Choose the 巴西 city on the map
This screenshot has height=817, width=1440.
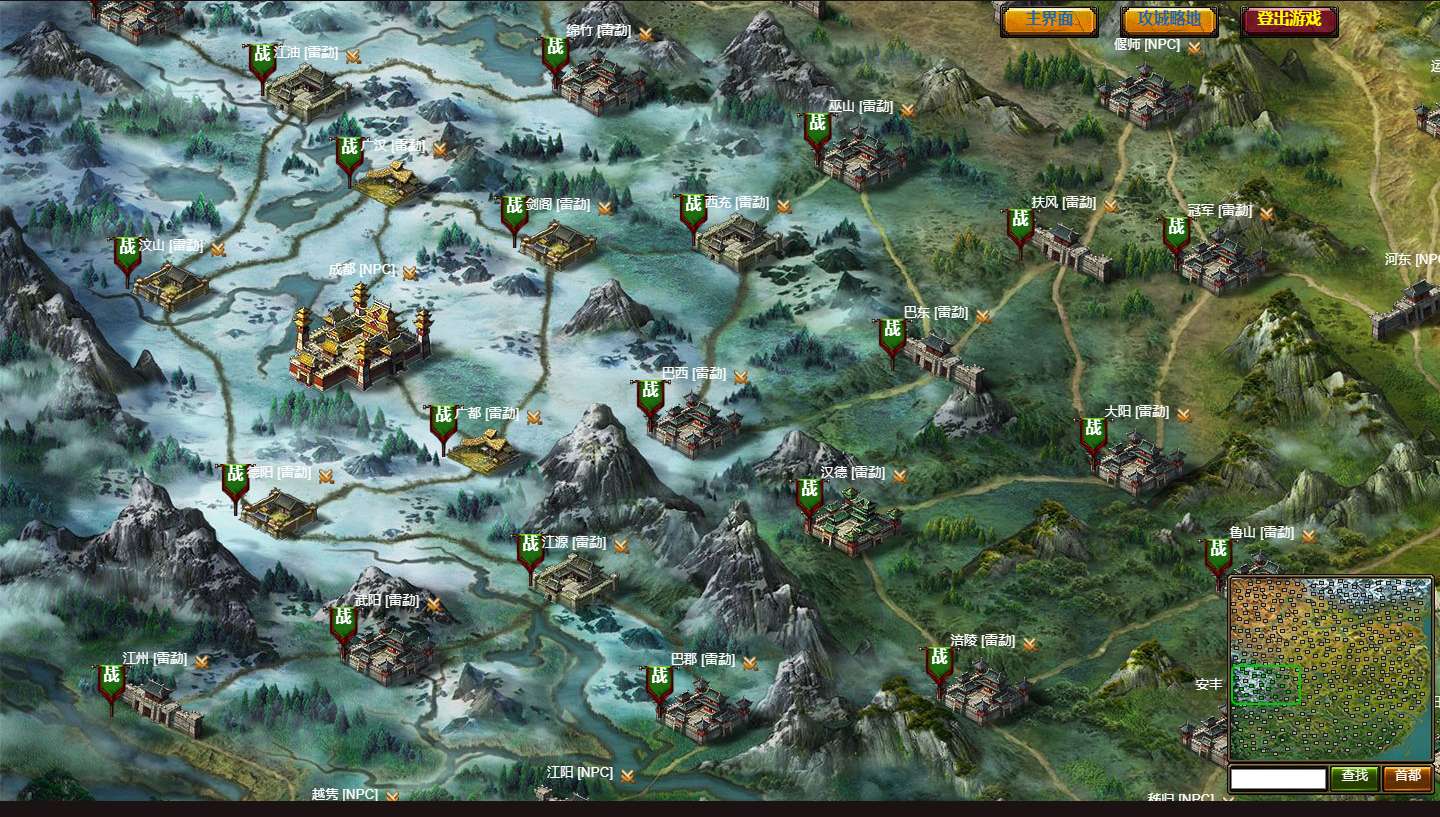[696, 423]
